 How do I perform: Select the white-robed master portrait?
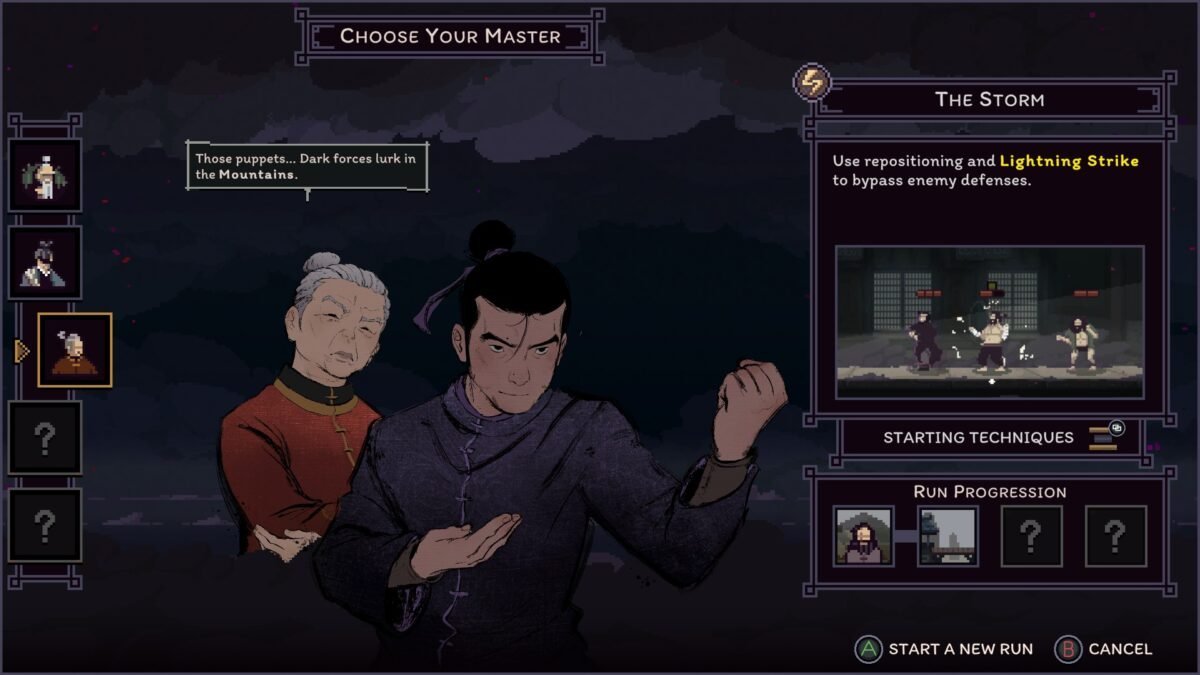[x=45, y=175]
